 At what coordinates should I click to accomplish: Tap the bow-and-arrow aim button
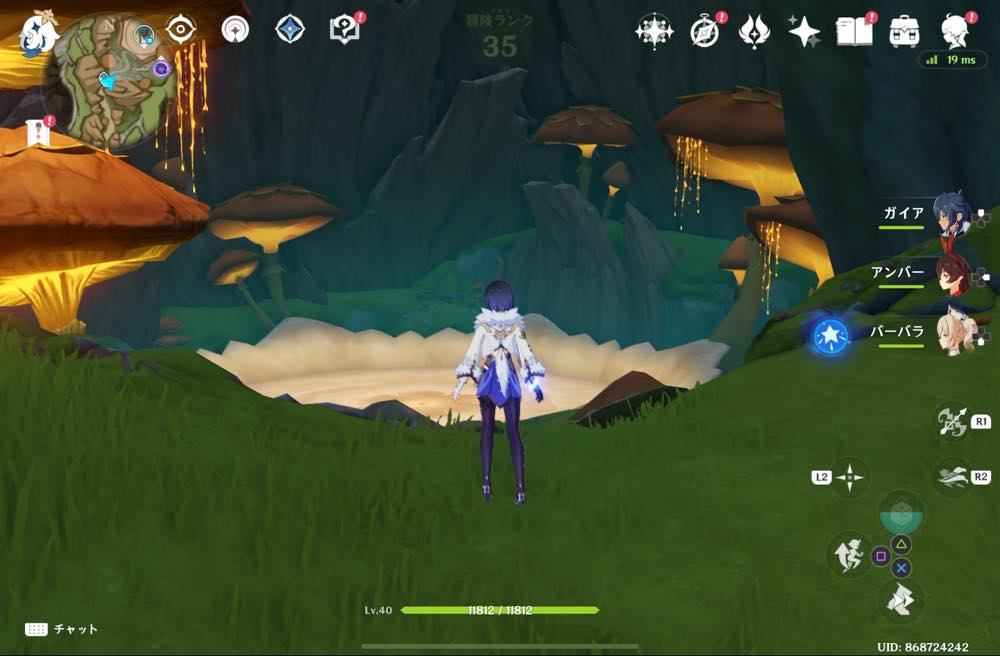(x=950, y=422)
